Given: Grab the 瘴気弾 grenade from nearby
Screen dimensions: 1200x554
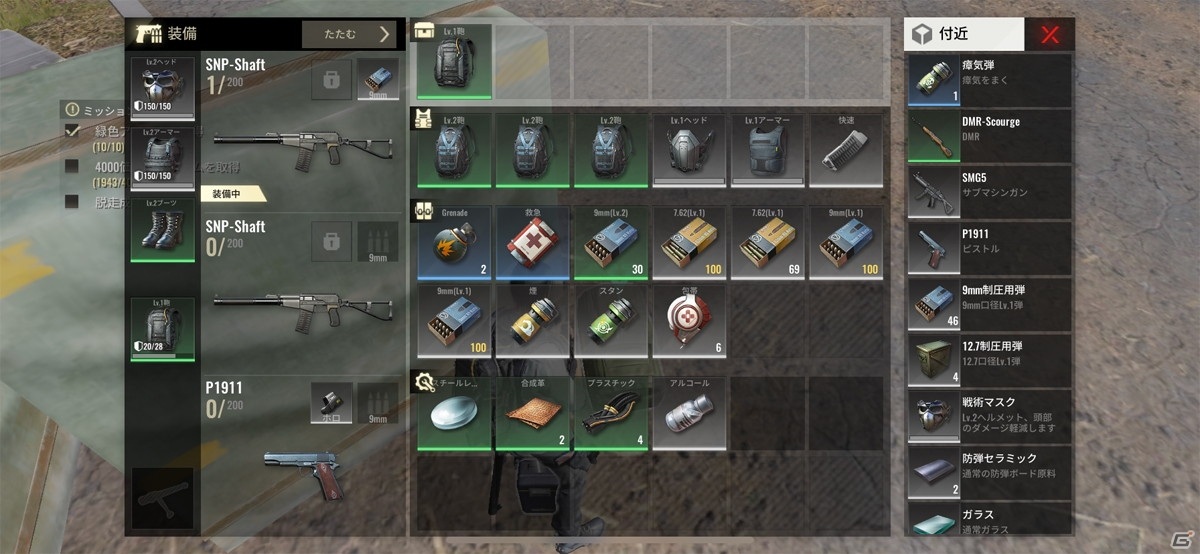Looking at the screenshot, I should click(988, 80).
